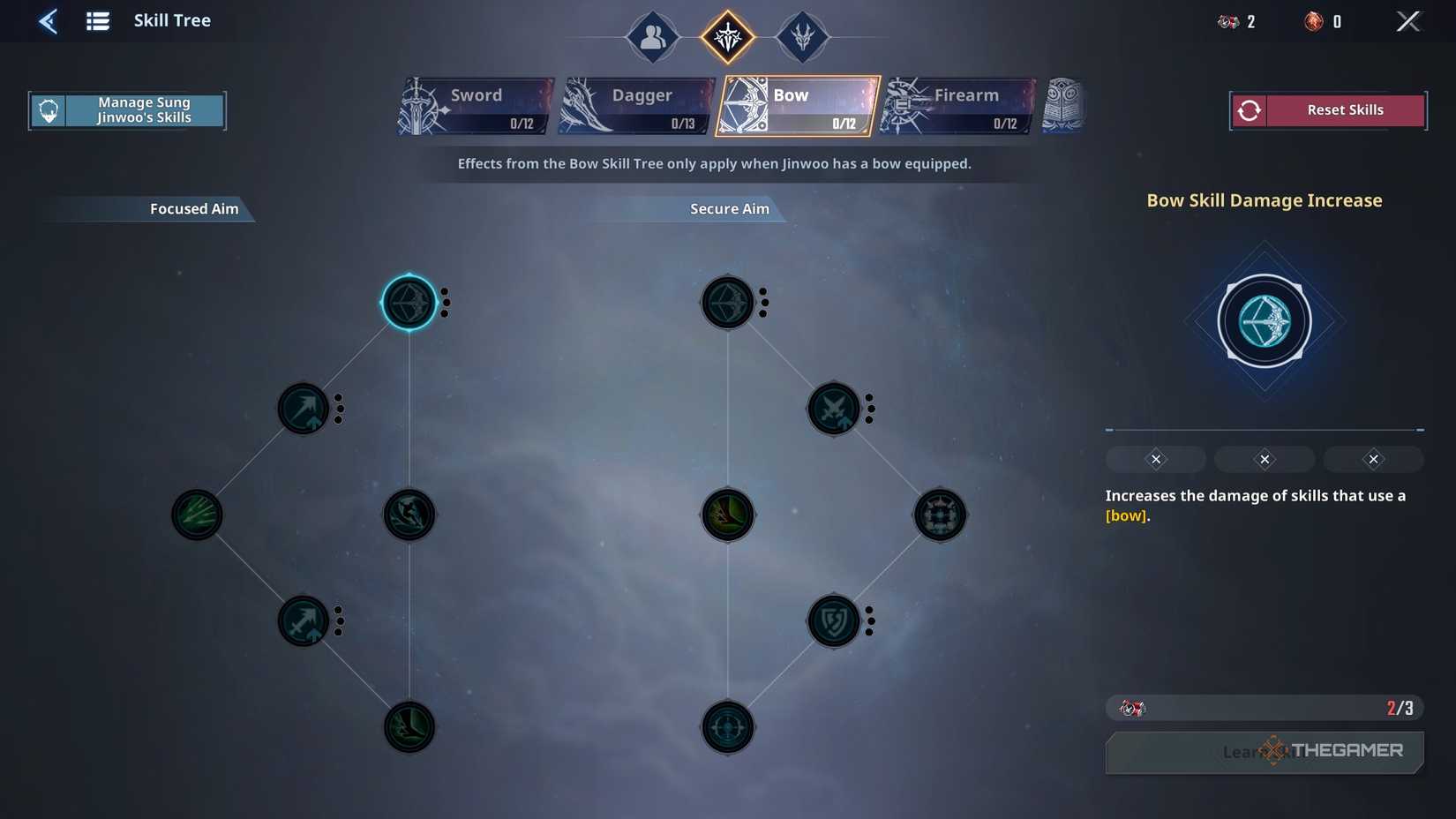Open the shield skill node in Secure Aim

coord(834,620)
